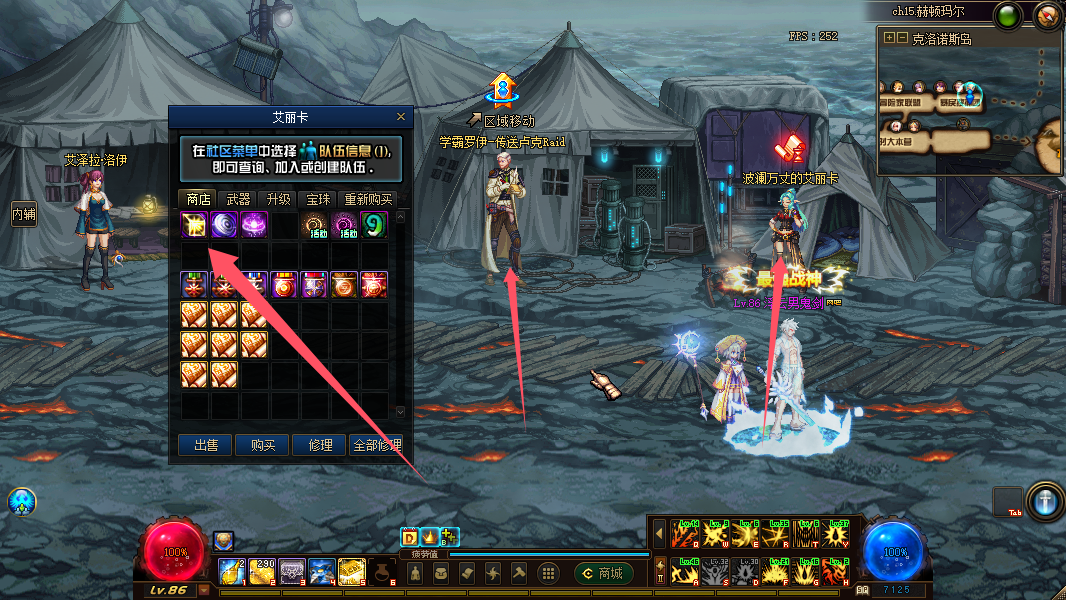Open the 升级 tab
The height and width of the screenshot is (600, 1066).
coord(277,199)
